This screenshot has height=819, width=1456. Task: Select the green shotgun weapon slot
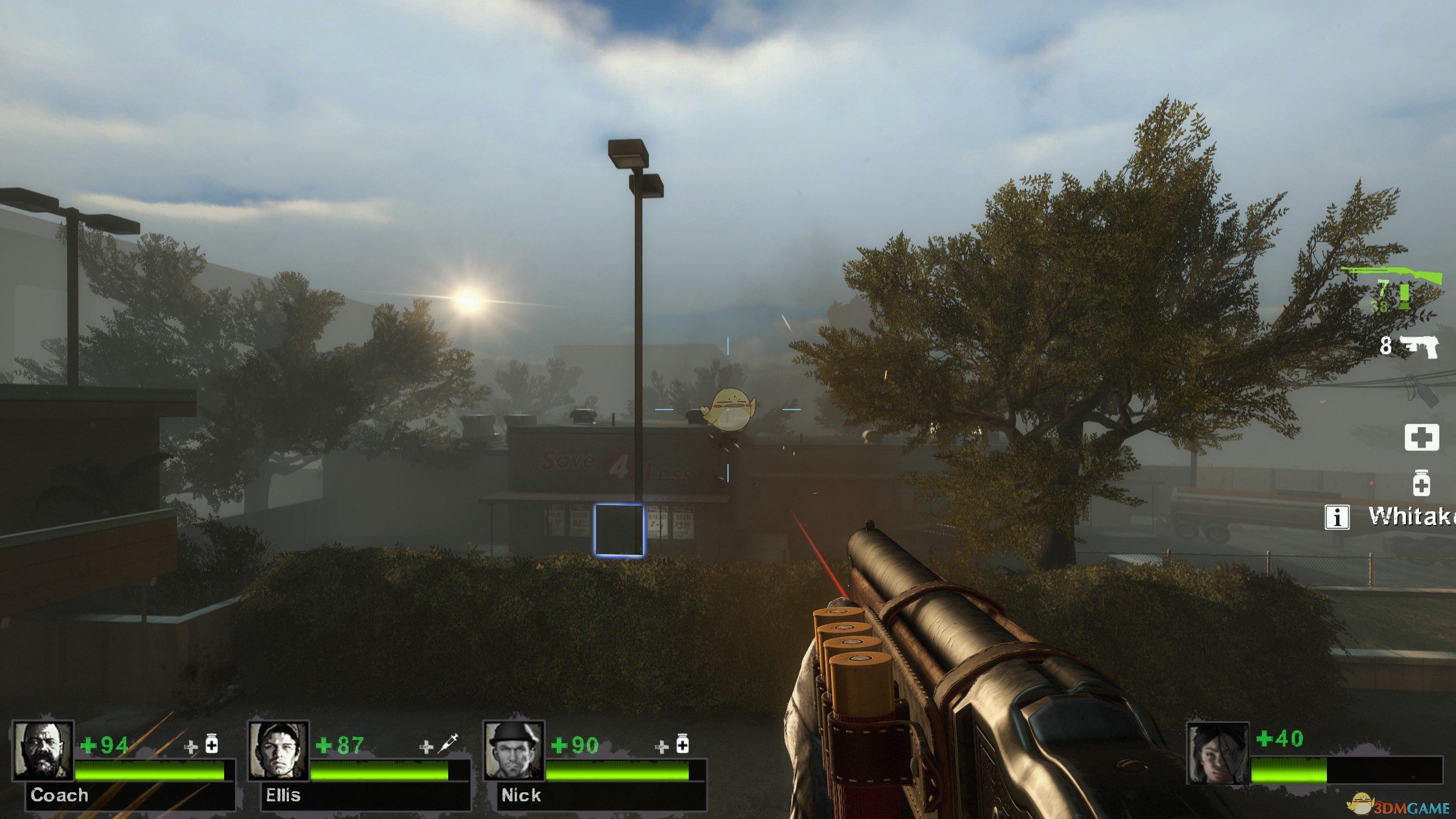pos(1392,276)
